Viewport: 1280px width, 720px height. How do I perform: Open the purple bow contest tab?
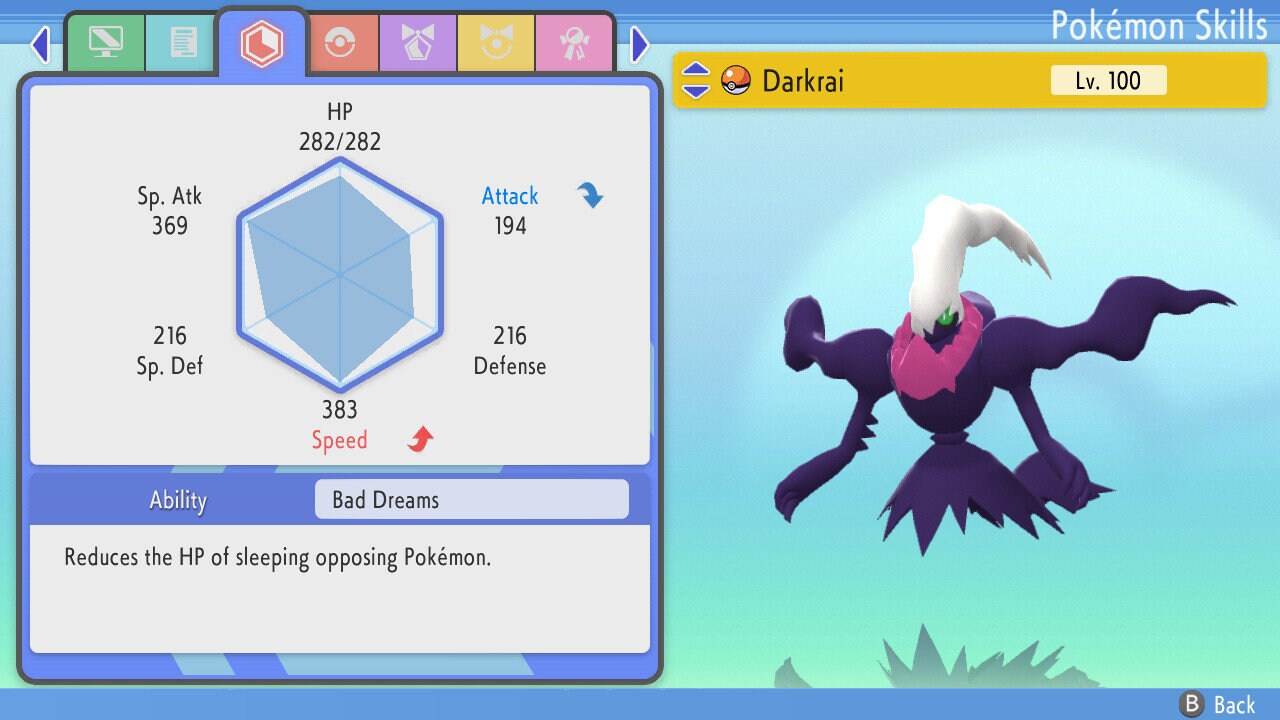pos(418,43)
